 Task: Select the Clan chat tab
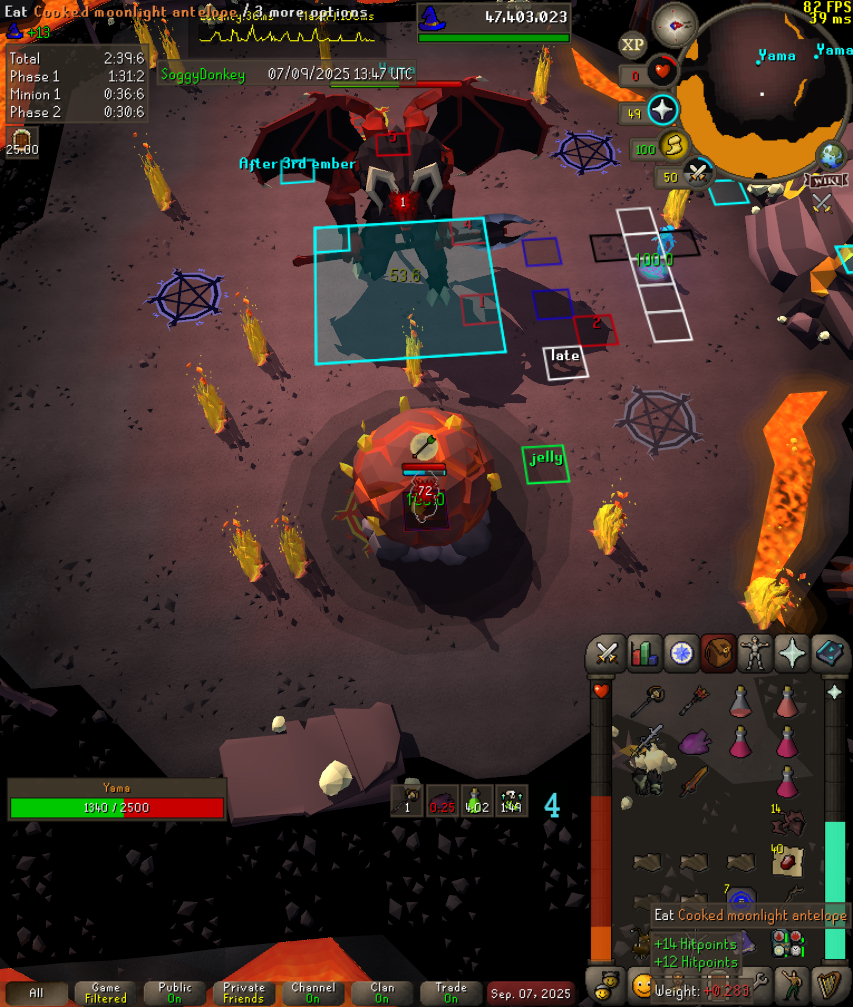[x=382, y=993]
